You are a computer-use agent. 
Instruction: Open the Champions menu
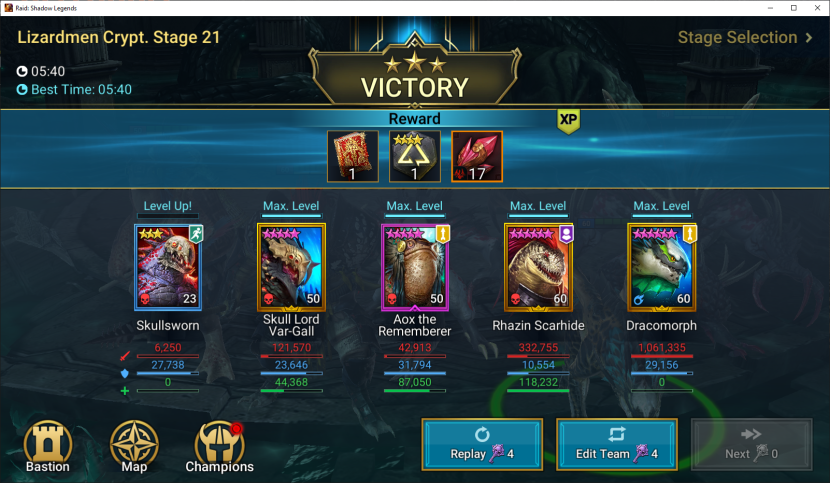[x=219, y=446]
